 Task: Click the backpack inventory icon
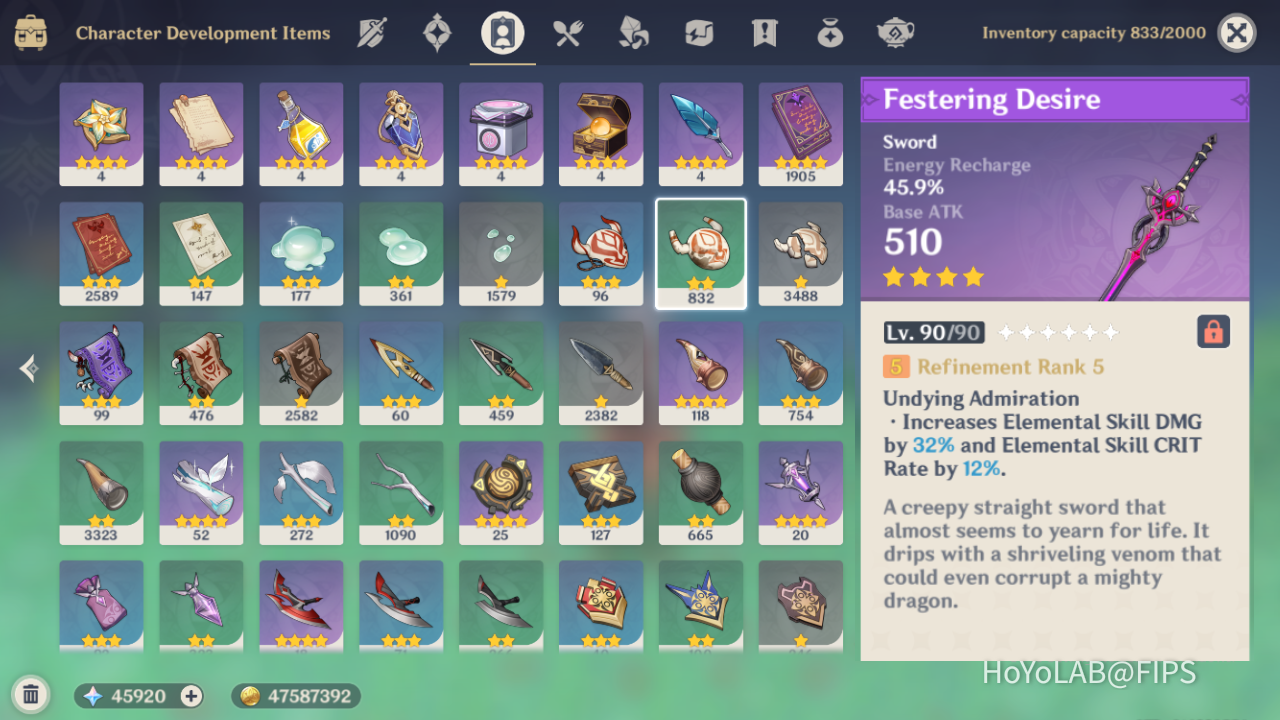pos(30,32)
